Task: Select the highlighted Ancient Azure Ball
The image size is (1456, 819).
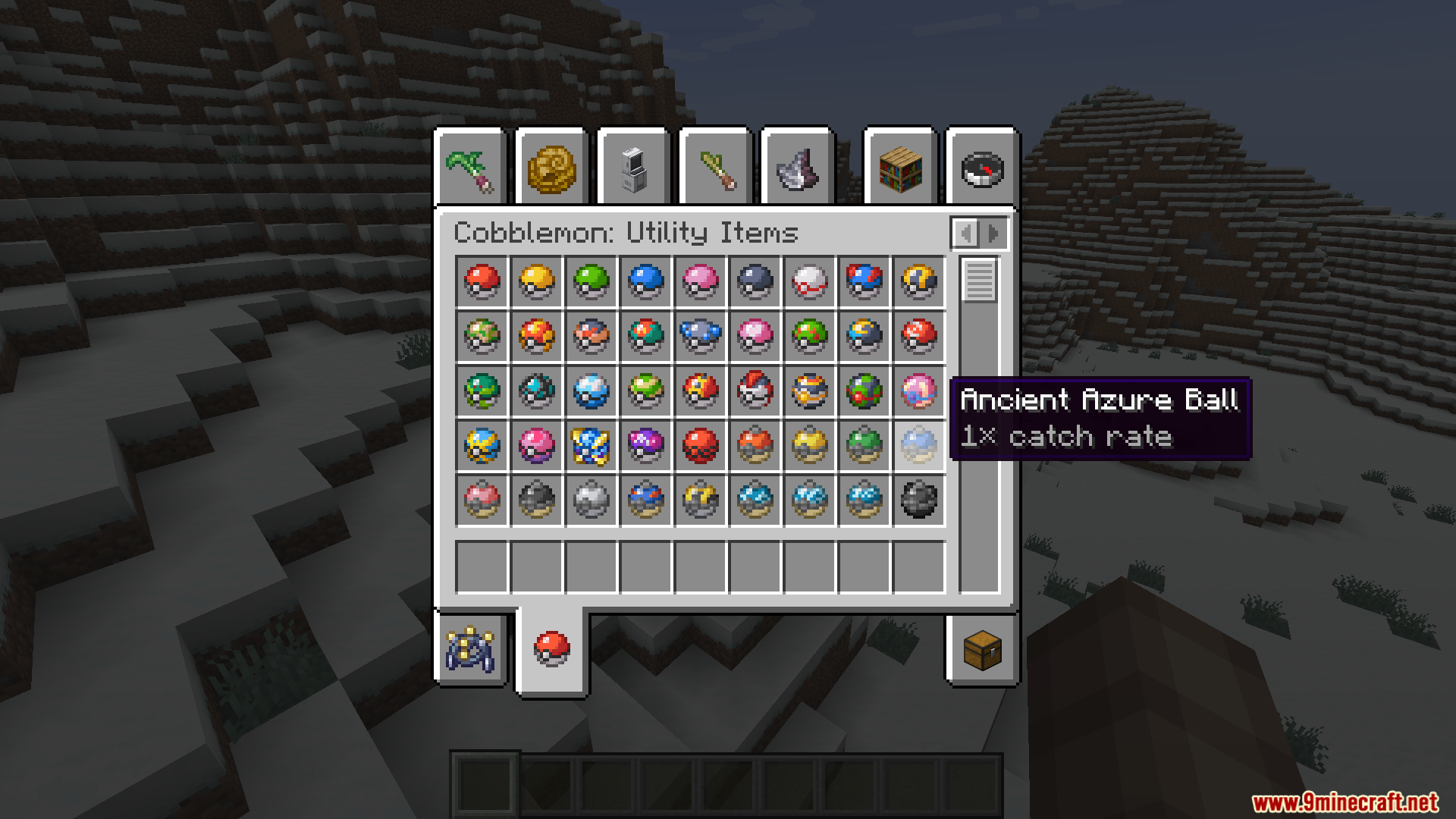Action: [920, 447]
